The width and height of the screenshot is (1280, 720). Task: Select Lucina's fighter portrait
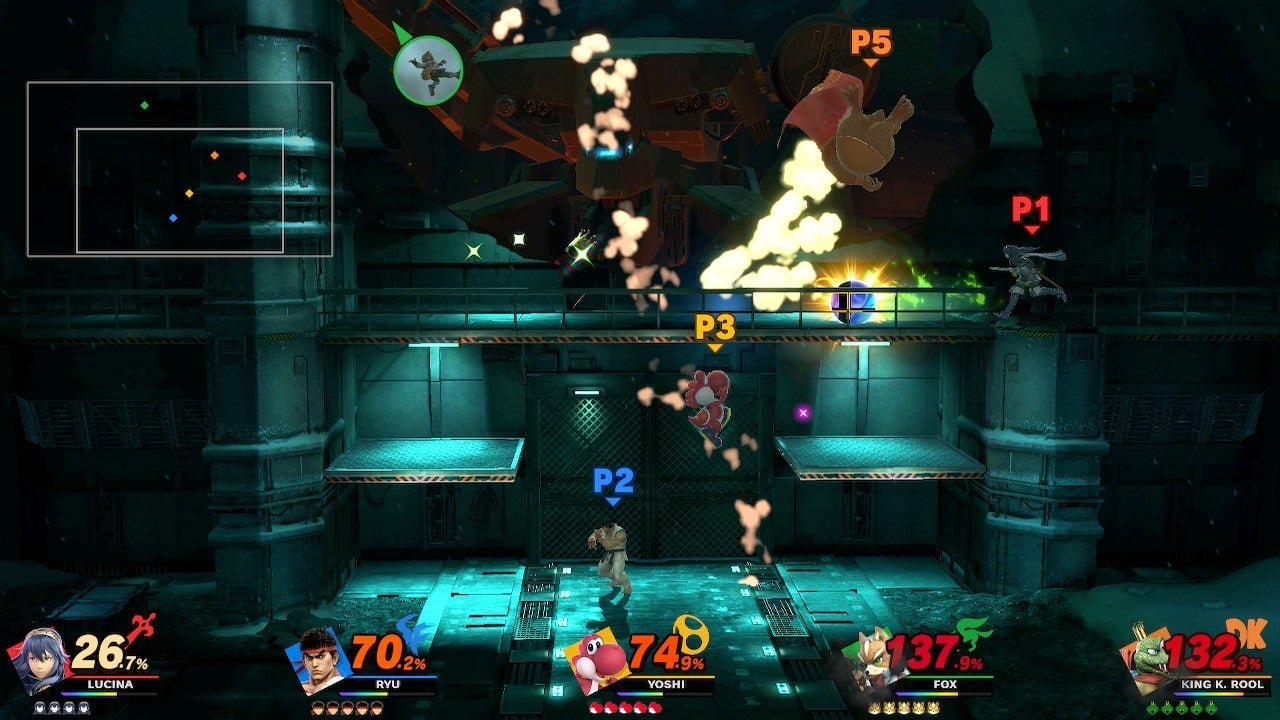40,660
